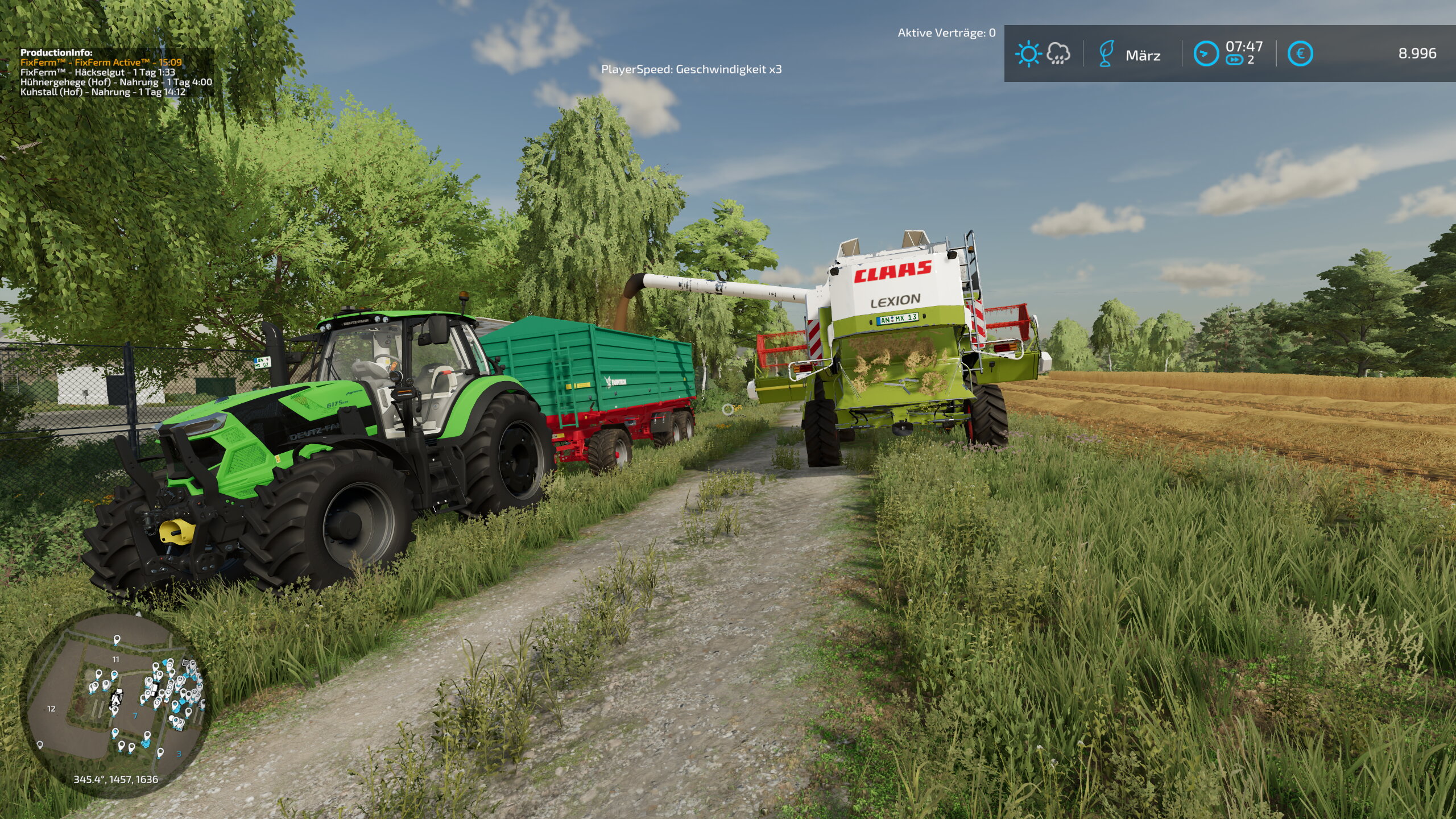Toggle the time acceleration fast-forward icon

pos(1234,60)
